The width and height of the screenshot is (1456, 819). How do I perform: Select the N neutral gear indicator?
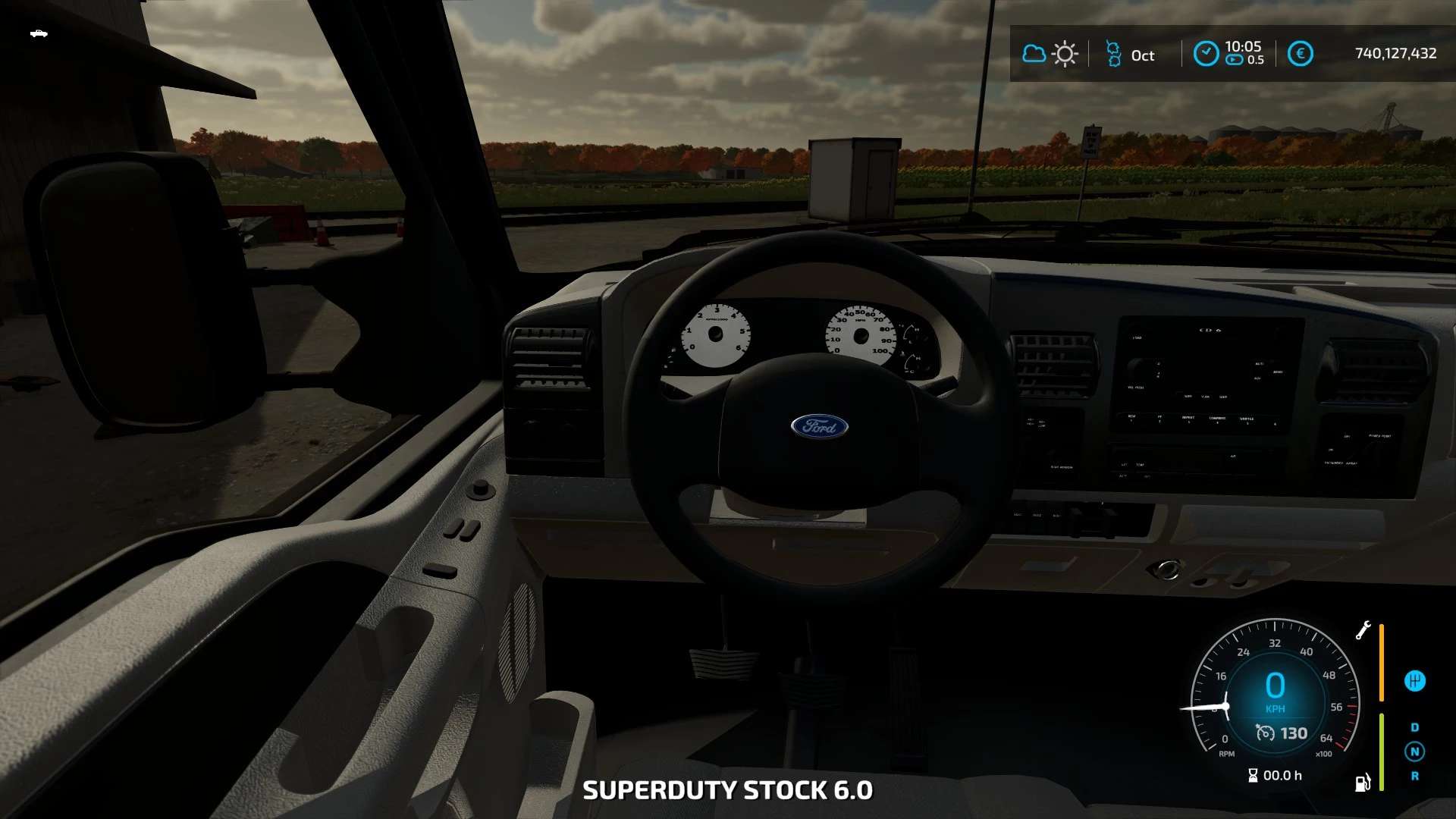point(1414,752)
